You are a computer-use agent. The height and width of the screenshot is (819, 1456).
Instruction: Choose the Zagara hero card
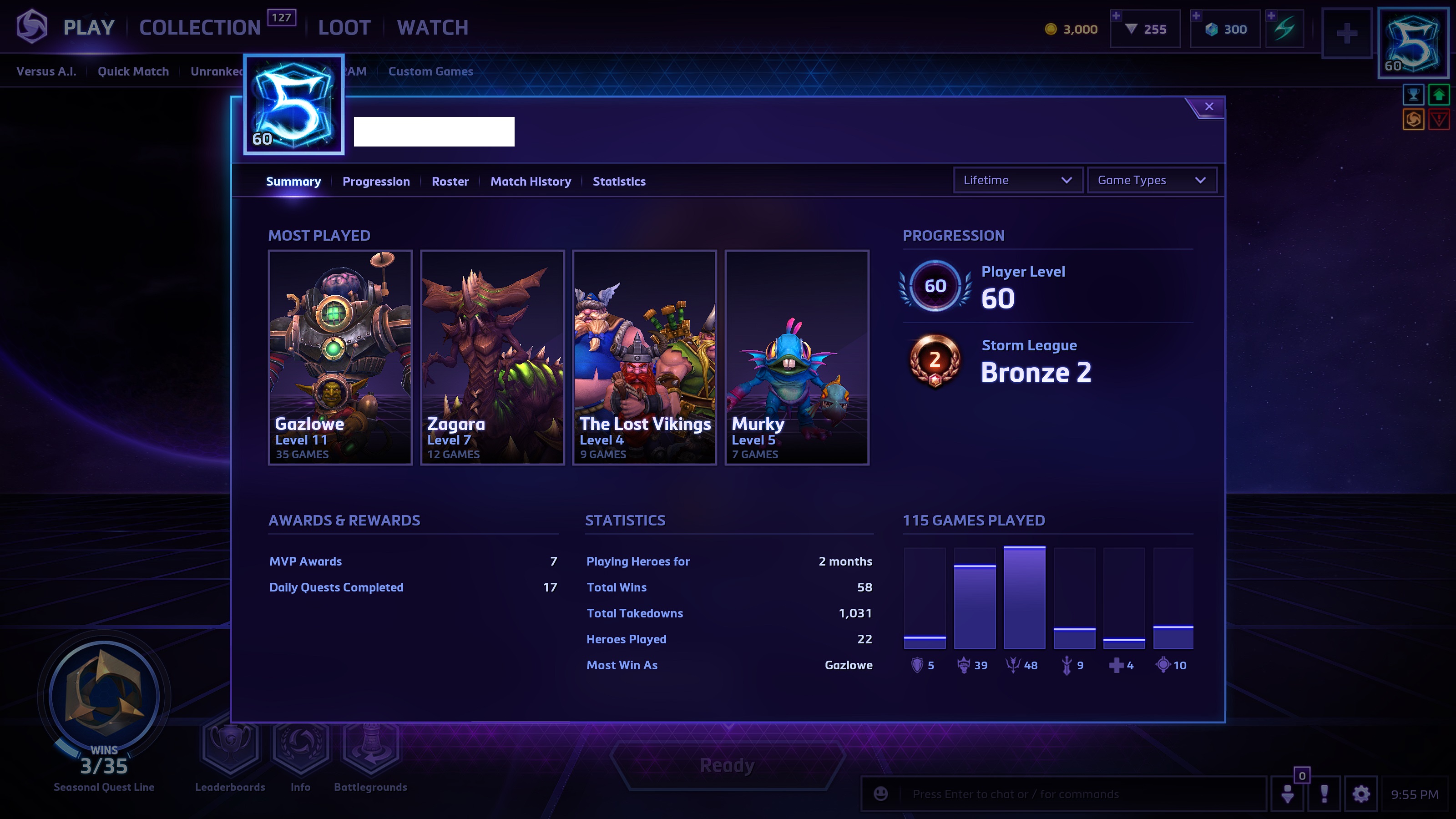(x=492, y=357)
